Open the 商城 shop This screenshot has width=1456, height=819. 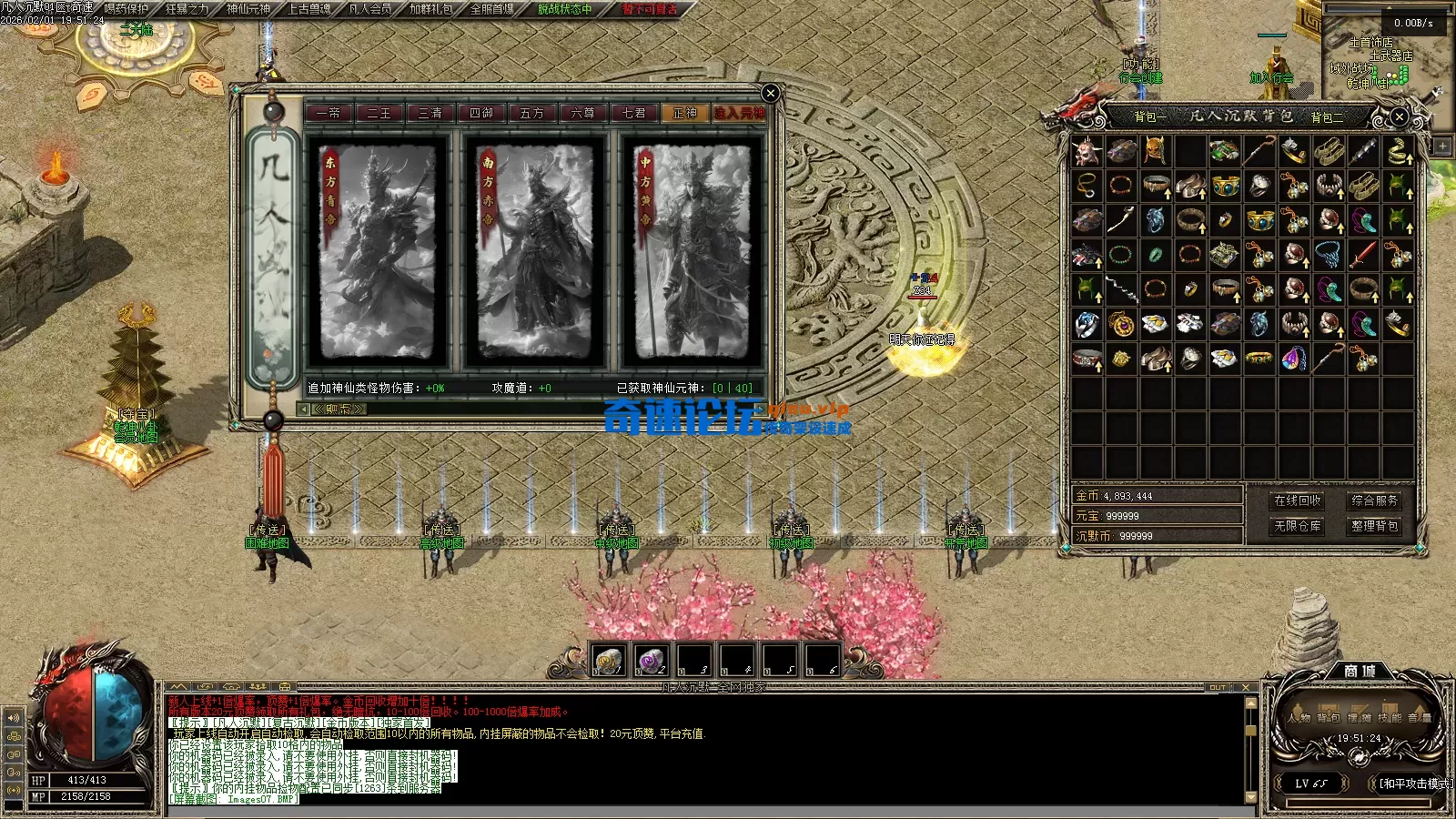[x=1360, y=671]
